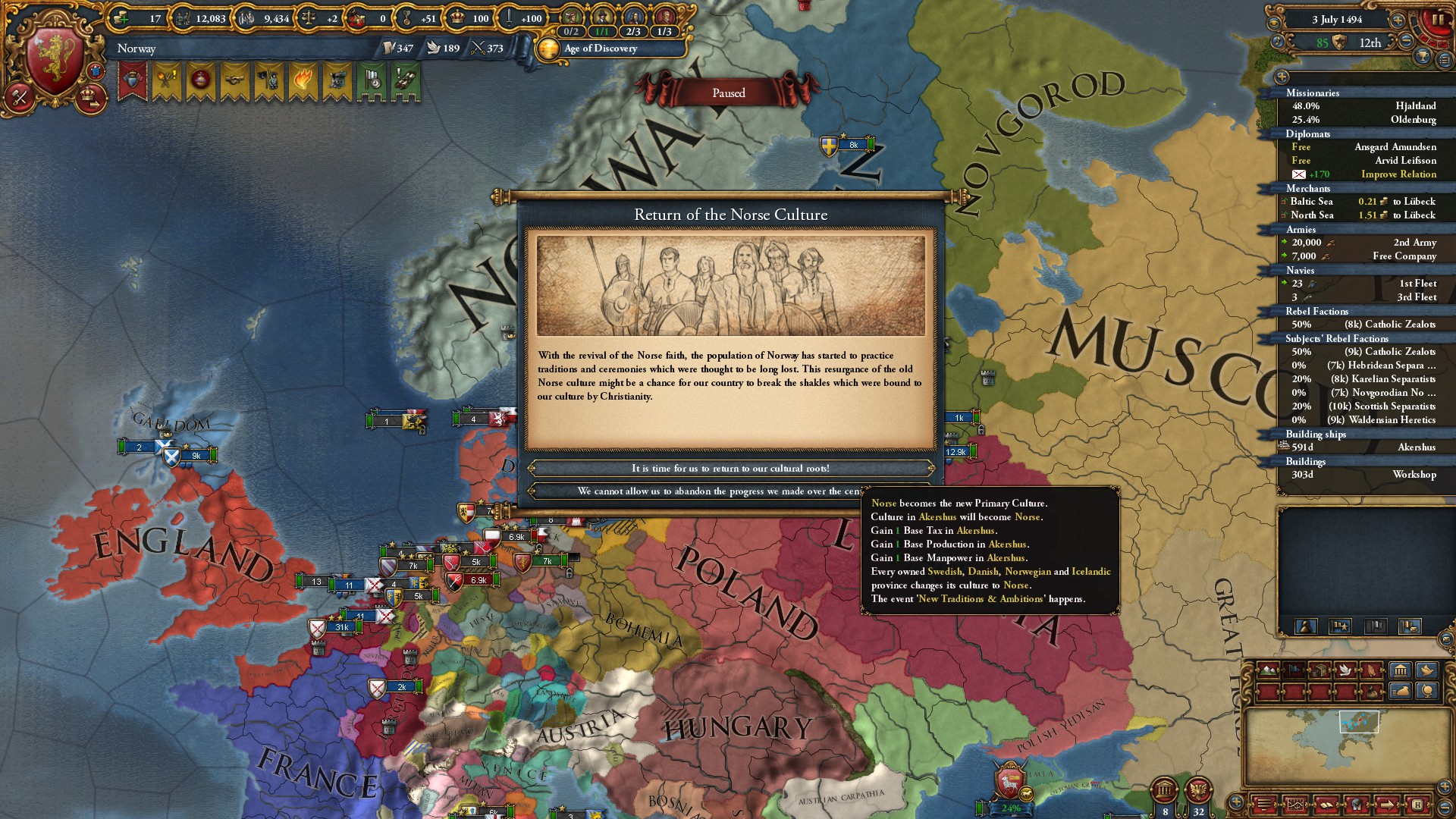Increase game speed with the plus stepper
The image size is (1456, 819).
click(1398, 20)
